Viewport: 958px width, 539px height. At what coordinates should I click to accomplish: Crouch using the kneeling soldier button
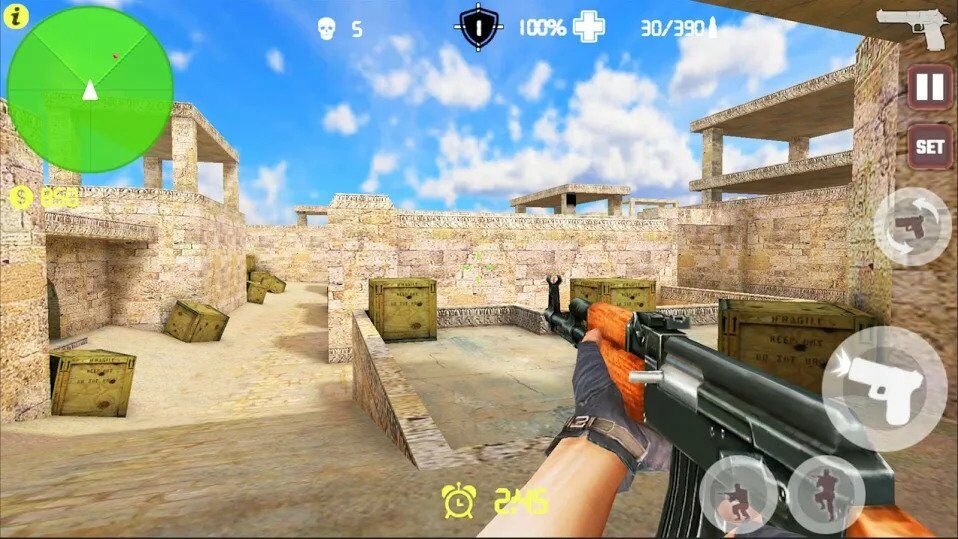click(x=738, y=494)
